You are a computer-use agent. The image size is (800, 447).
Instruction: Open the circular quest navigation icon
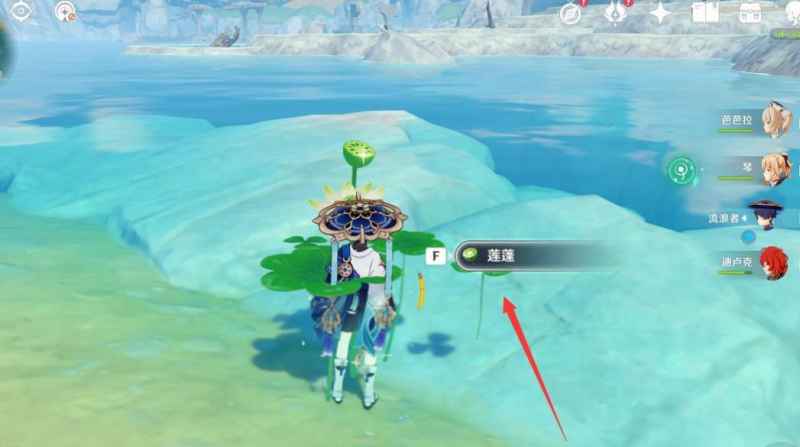66,12
